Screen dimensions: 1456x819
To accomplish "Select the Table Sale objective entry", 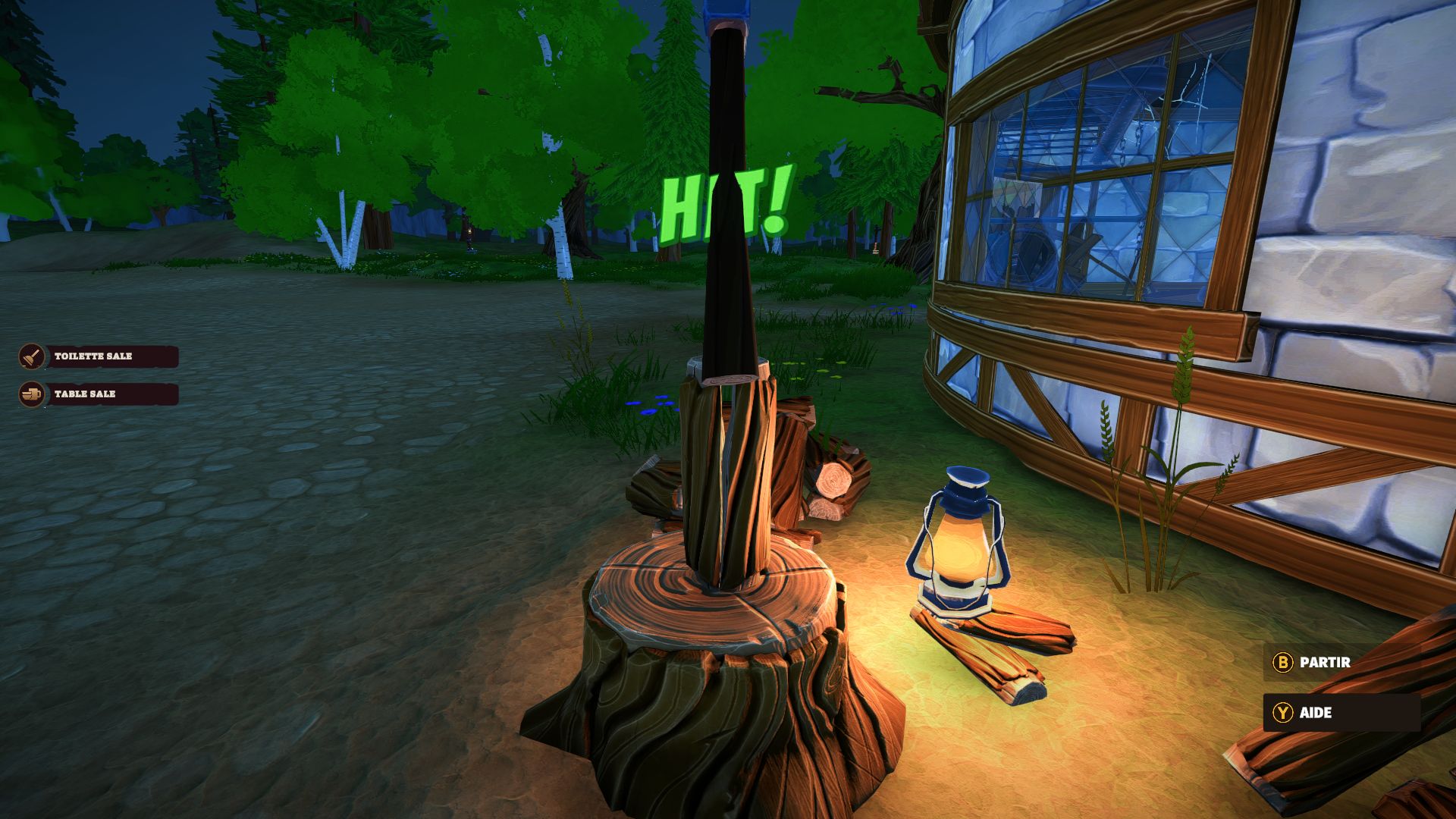I will click(99, 394).
